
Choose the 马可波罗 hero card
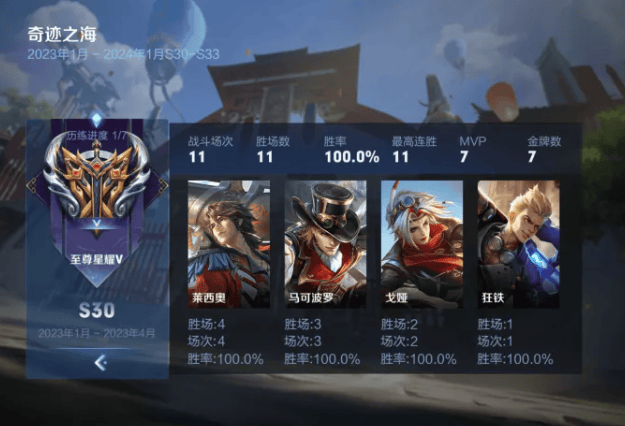click(x=326, y=243)
